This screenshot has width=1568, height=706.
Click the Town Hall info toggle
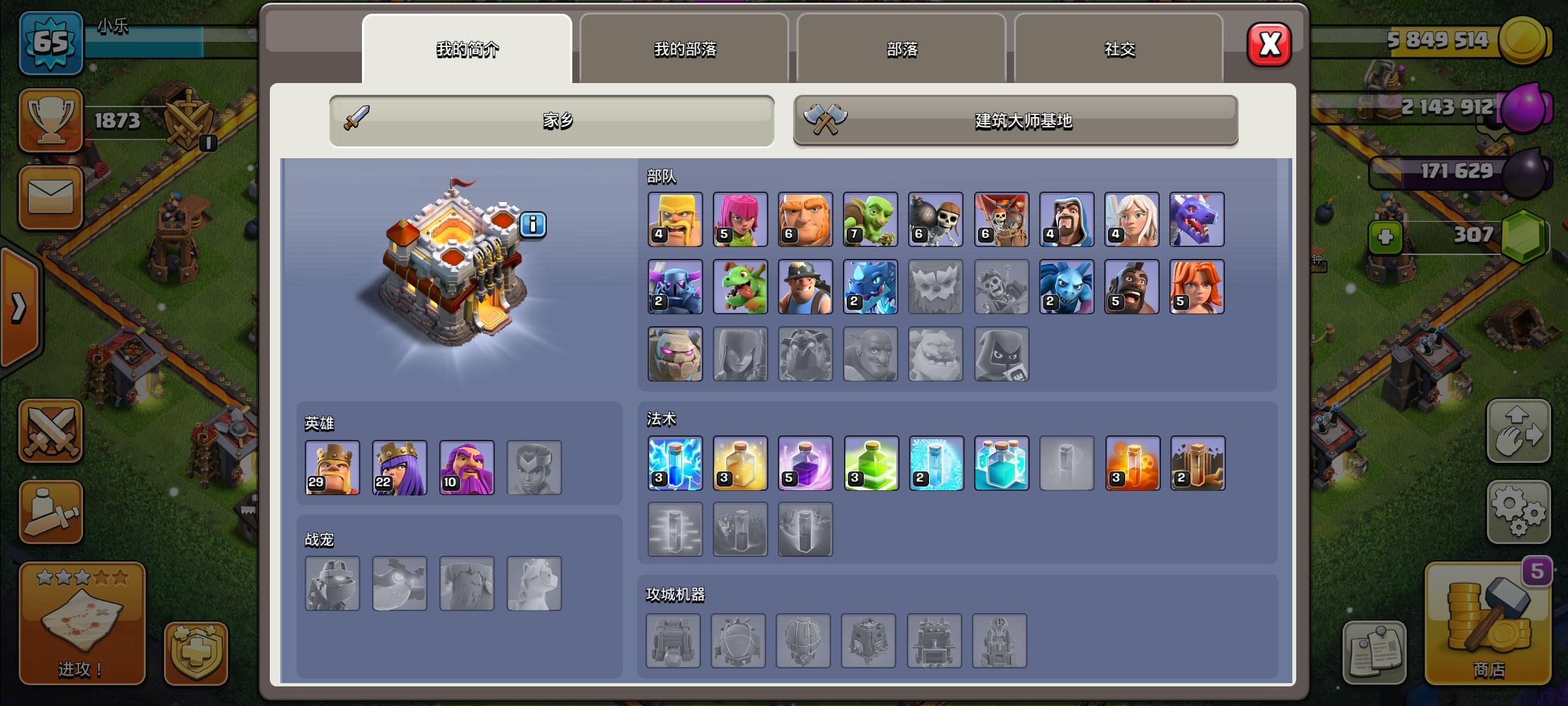(x=534, y=226)
